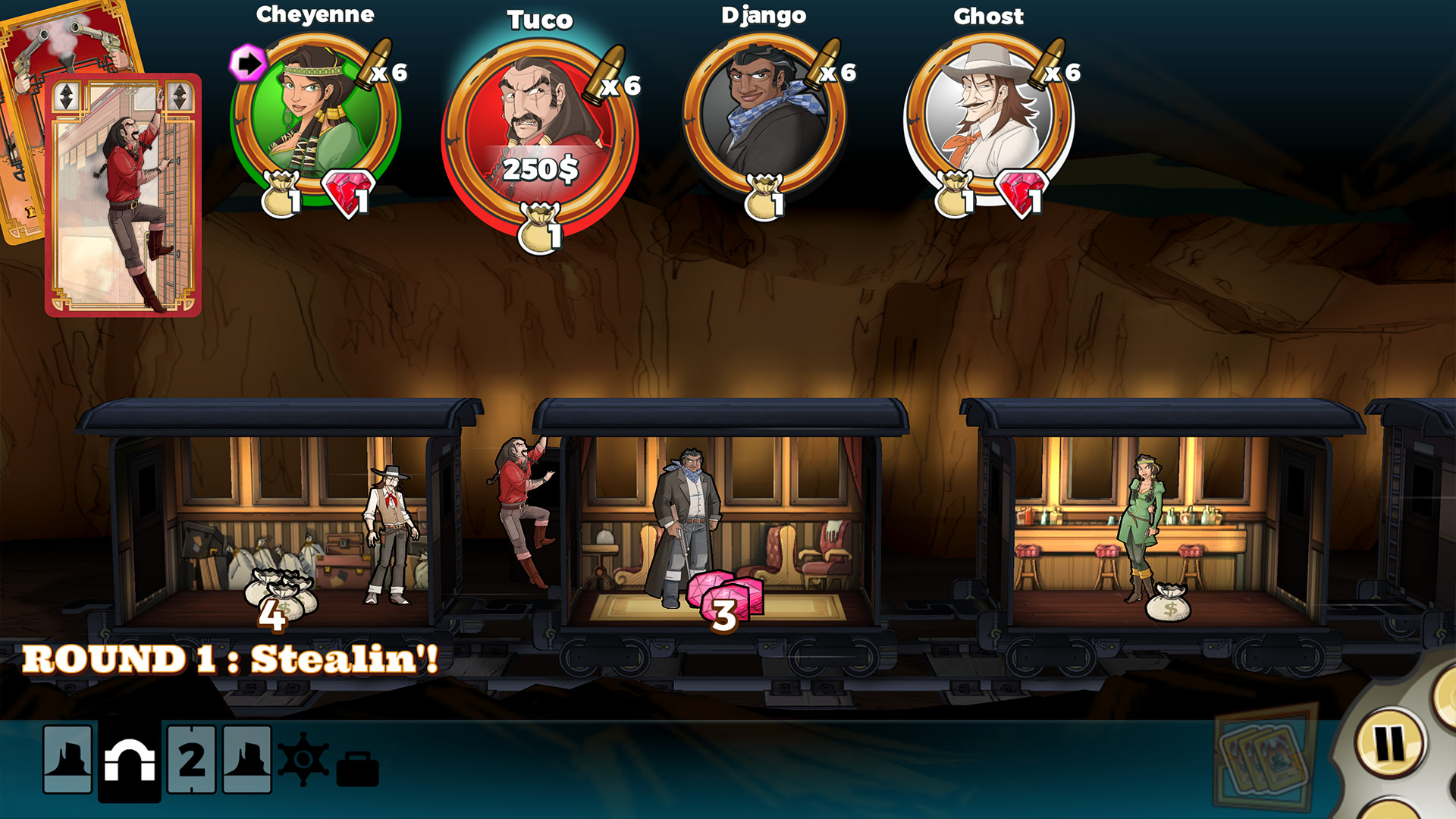Click the sheriff star icon
Image resolution: width=1456 pixels, height=819 pixels.
point(303,759)
